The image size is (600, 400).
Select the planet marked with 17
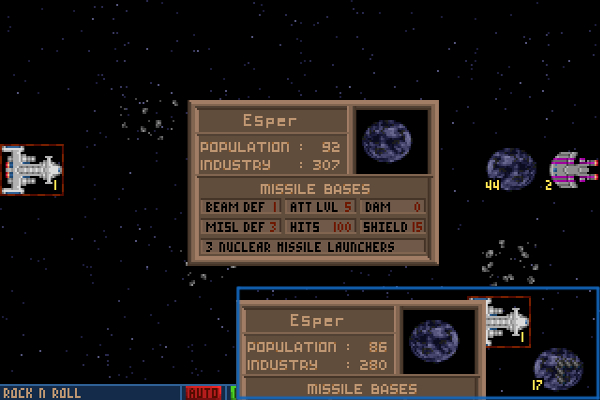coord(556,367)
